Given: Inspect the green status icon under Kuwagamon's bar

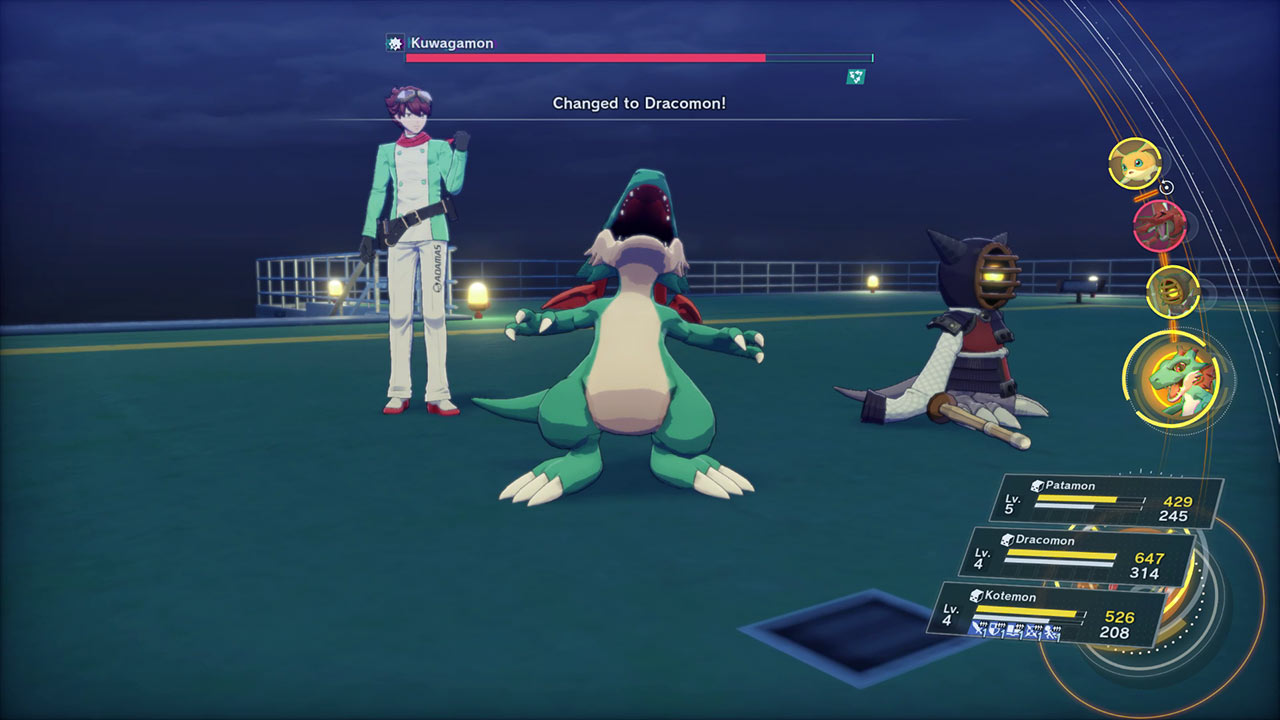Looking at the screenshot, I should [855, 76].
